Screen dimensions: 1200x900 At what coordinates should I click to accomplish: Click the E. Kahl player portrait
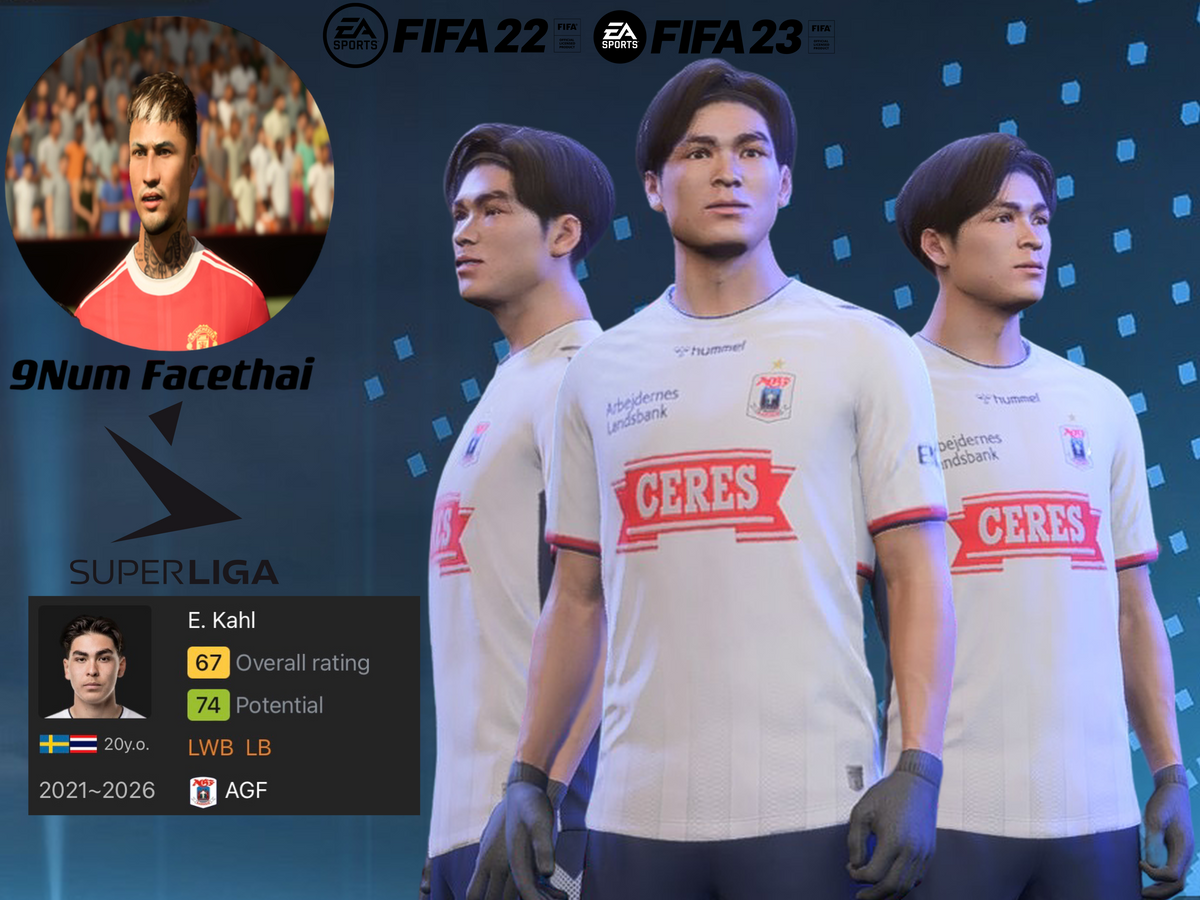tap(95, 661)
